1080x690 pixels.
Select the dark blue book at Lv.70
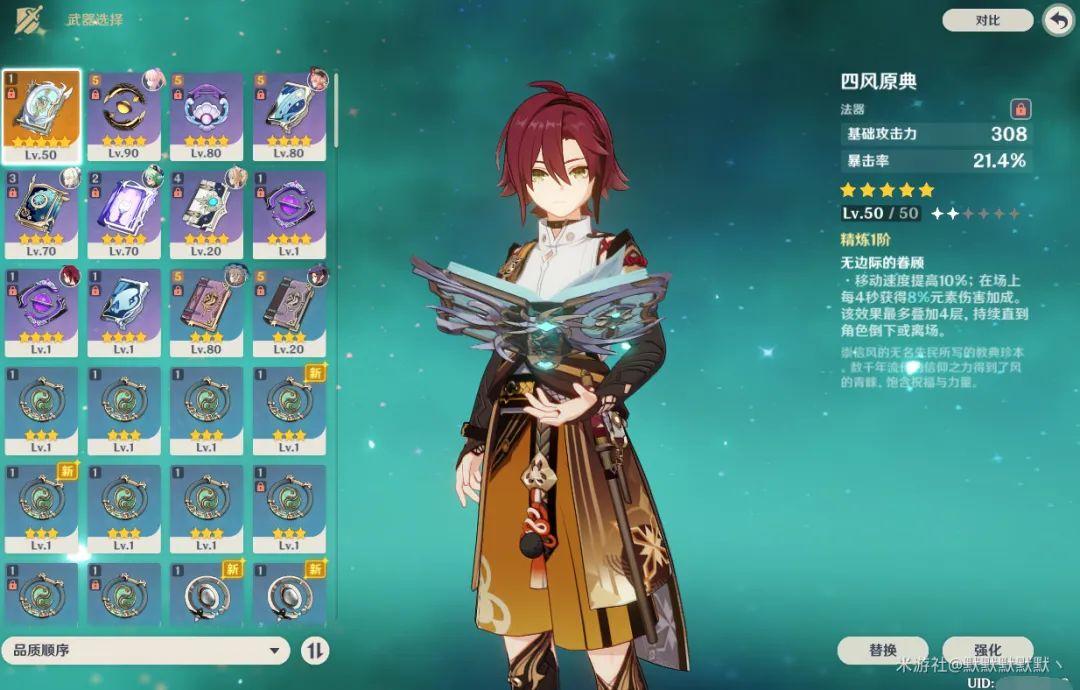(x=41, y=213)
